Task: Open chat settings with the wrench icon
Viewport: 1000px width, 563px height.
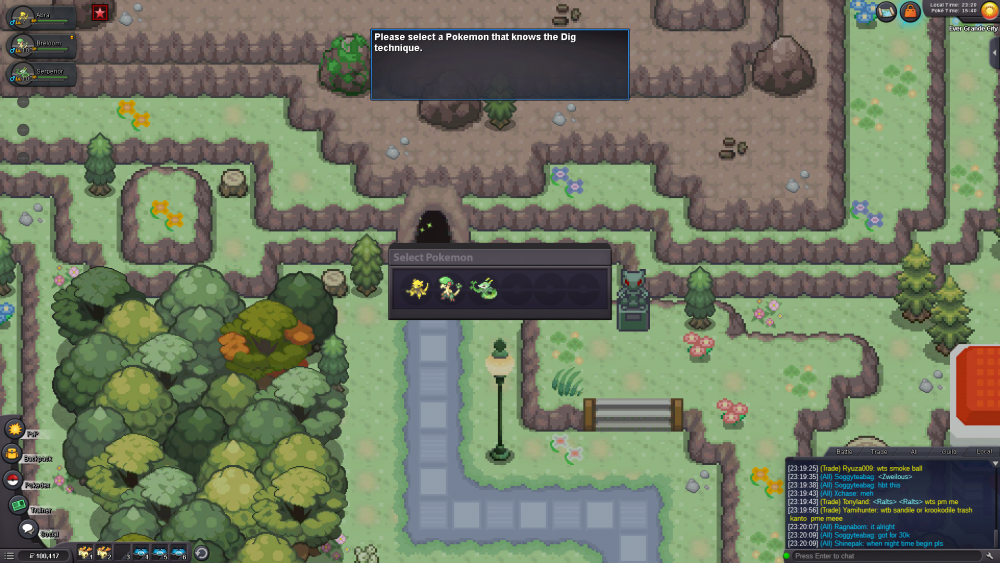Action: (990, 555)
